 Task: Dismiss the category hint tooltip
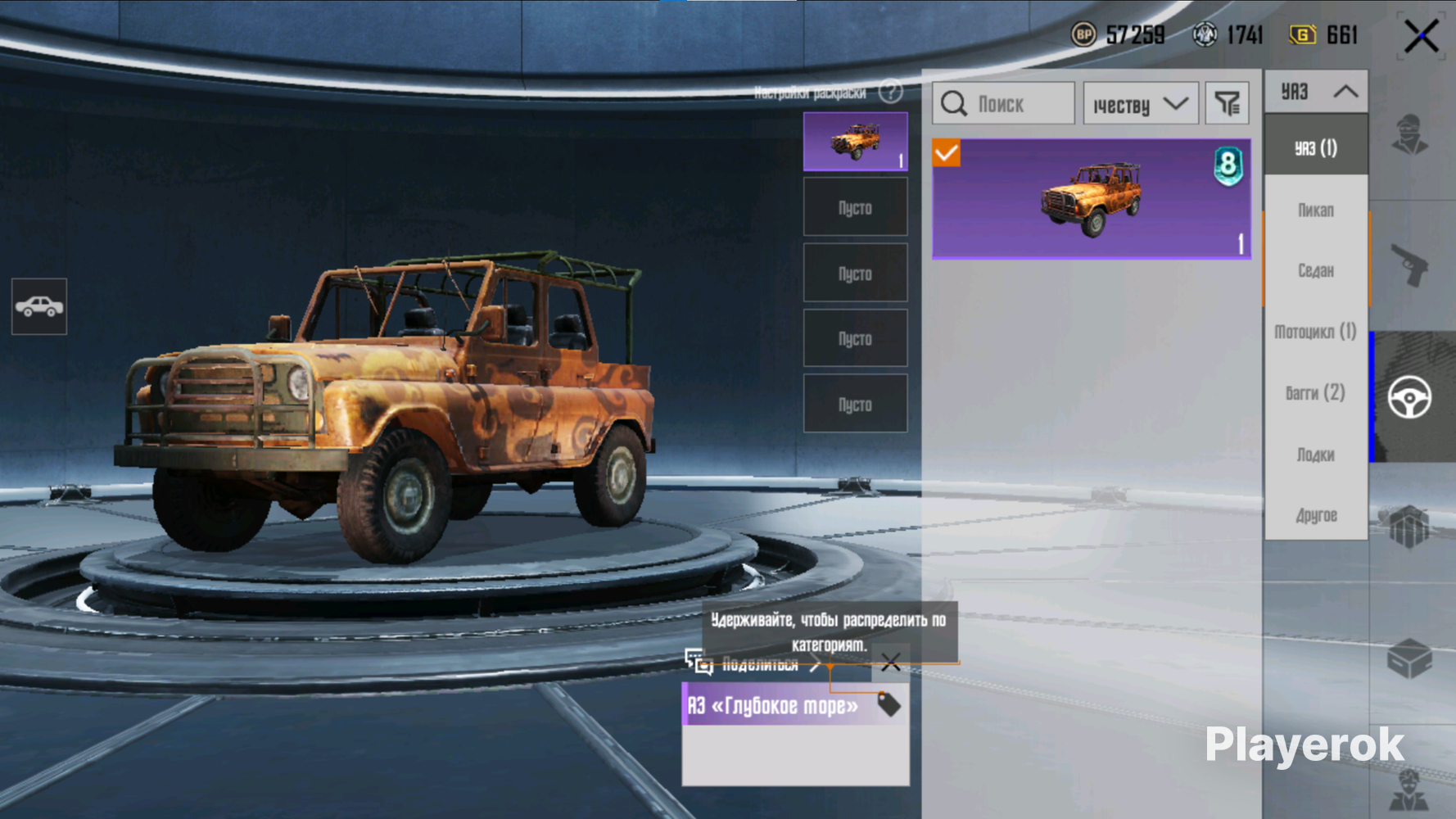(x=890, y=663)
